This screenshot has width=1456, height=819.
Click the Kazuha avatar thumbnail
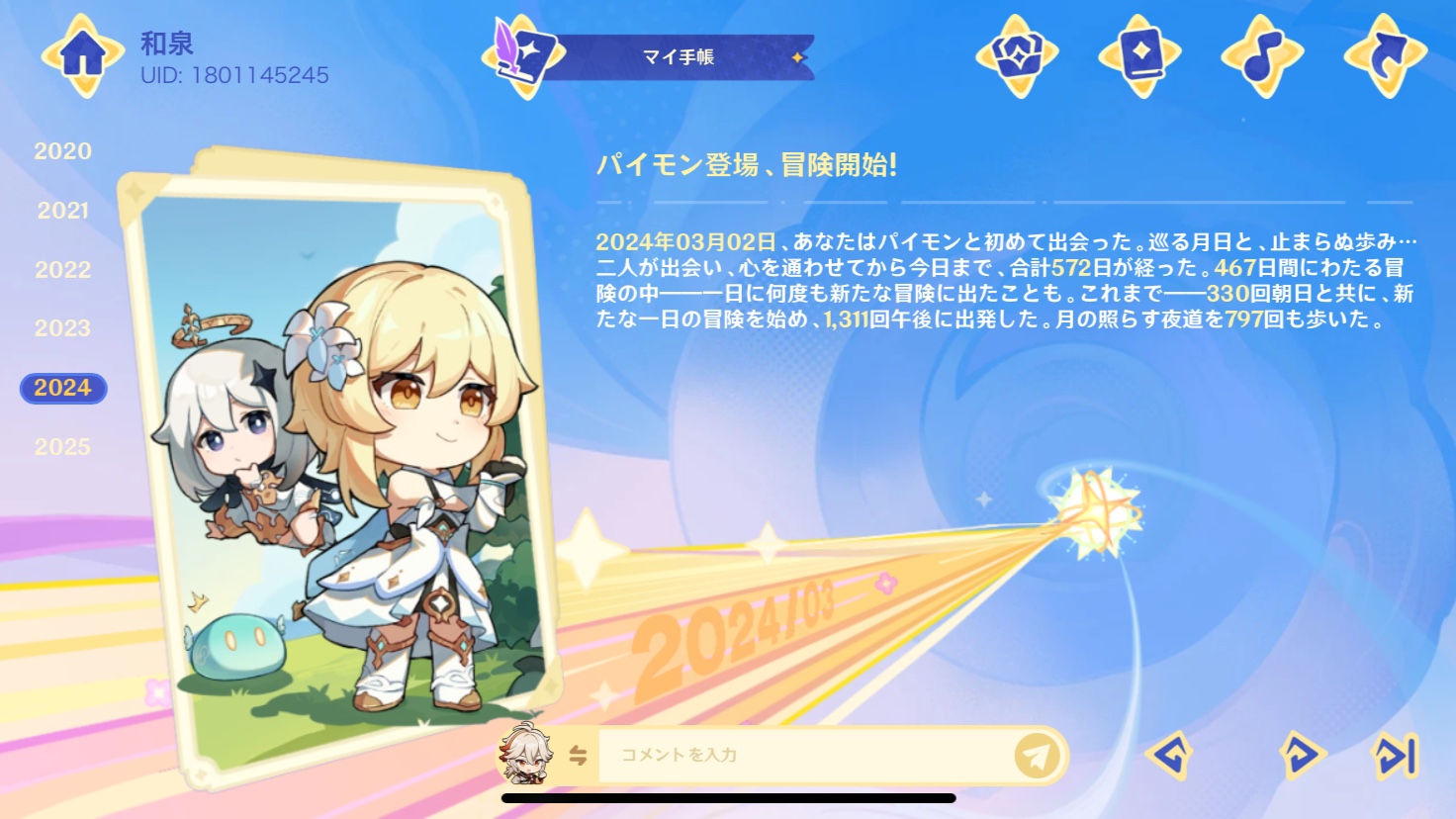[x=525, y=754]
